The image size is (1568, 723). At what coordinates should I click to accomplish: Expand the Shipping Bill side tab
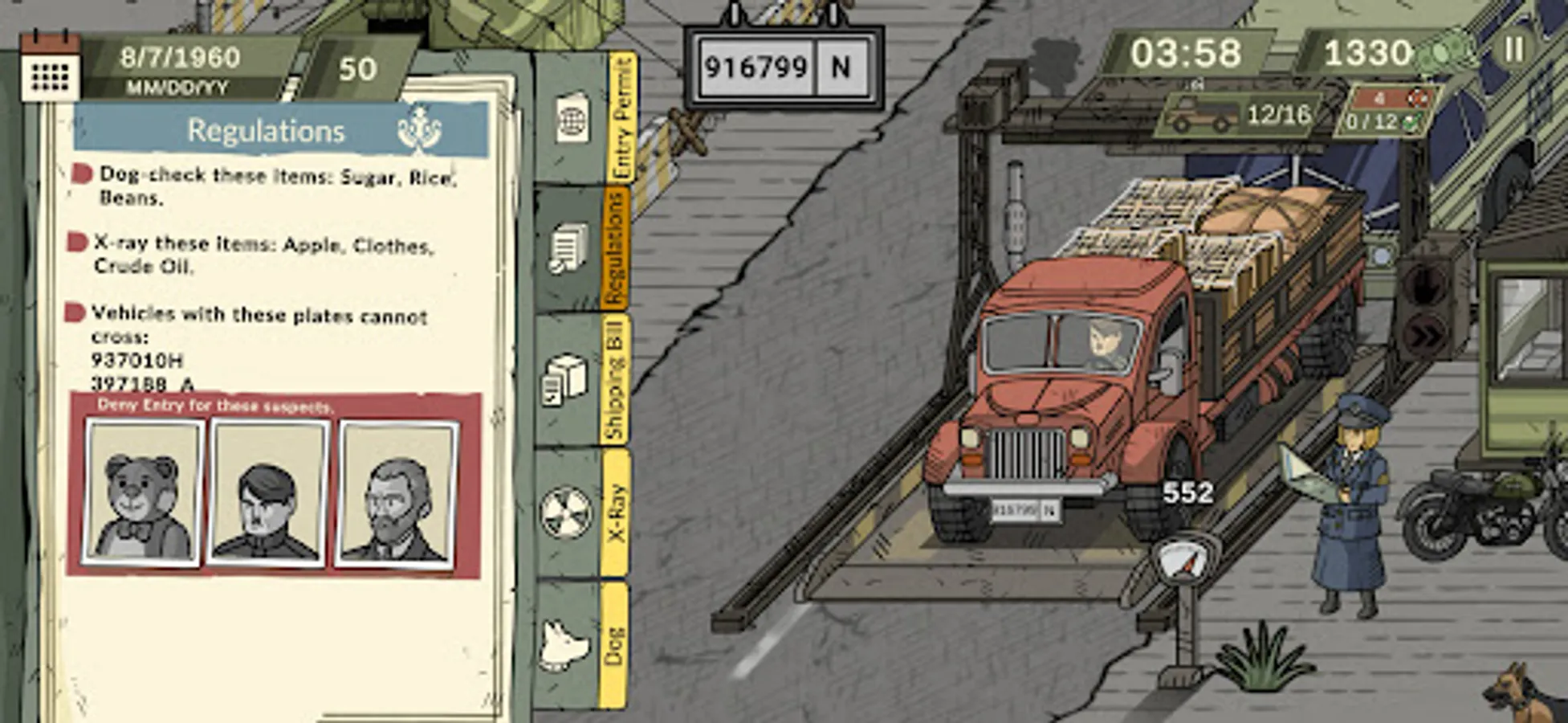[x=618, y=378]
